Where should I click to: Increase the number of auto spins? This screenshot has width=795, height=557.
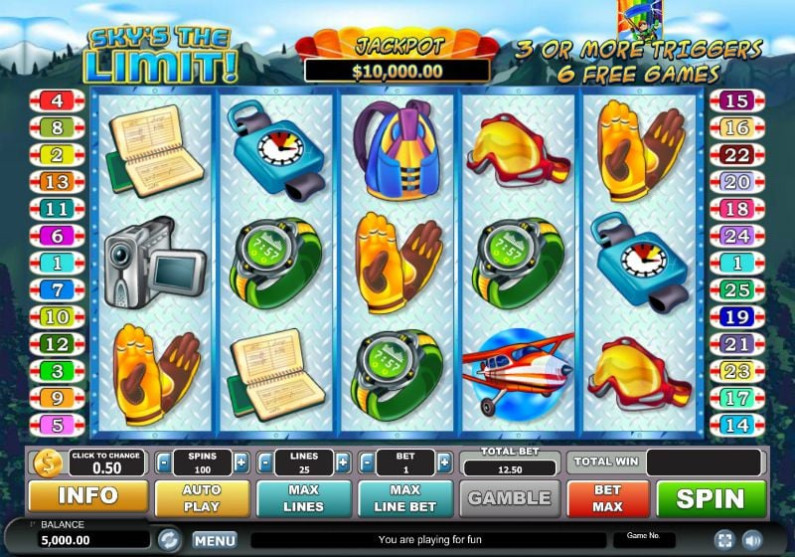[x=241, y=463]
